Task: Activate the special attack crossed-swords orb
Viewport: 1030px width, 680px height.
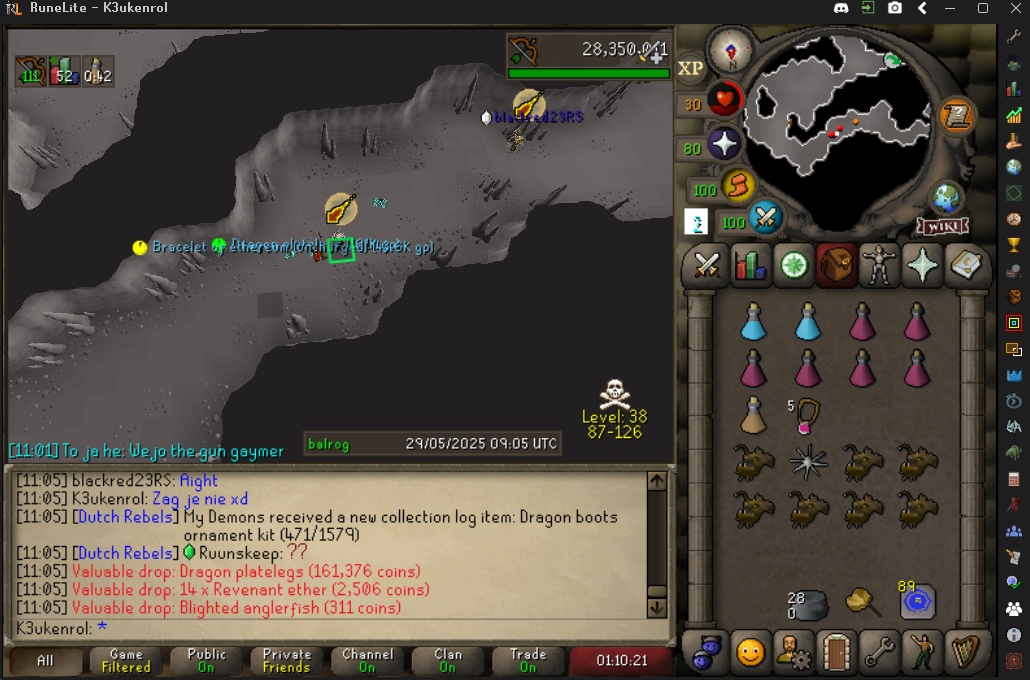Action: click(767, 217)
